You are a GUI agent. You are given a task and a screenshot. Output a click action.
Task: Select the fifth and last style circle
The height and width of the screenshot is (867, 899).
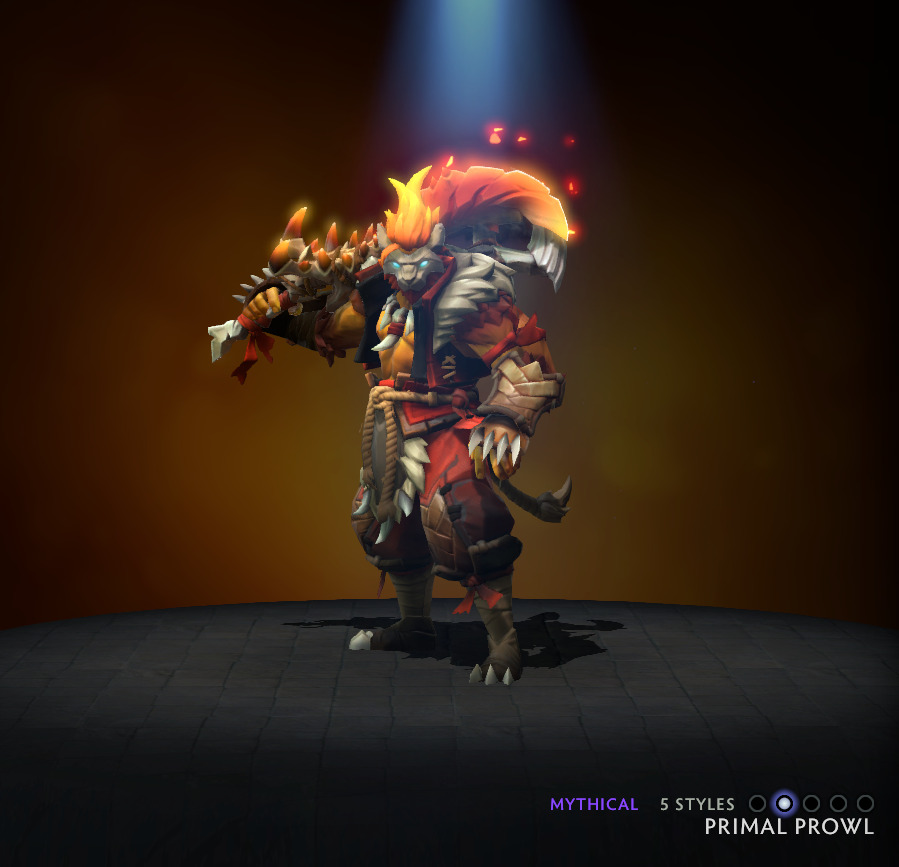point(866,803)
